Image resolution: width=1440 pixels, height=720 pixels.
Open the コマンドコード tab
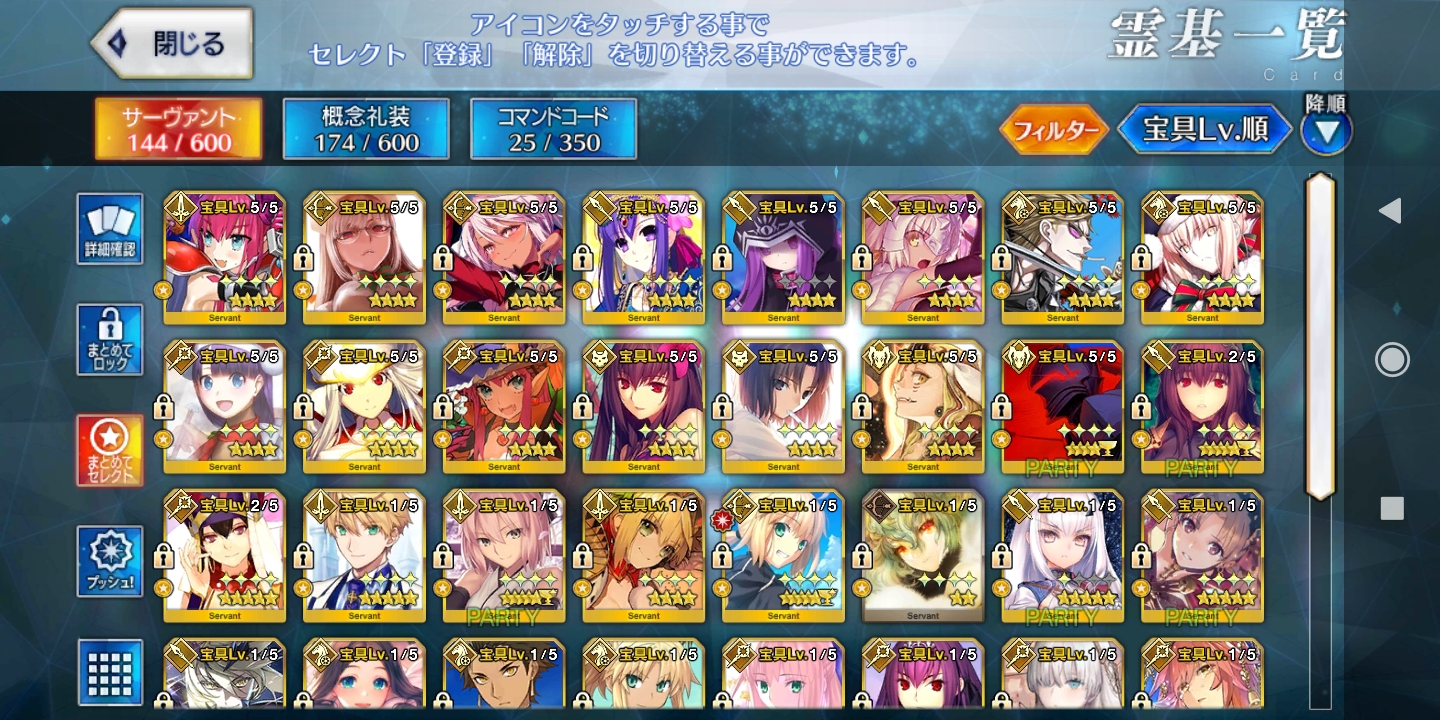coord(555,128)
